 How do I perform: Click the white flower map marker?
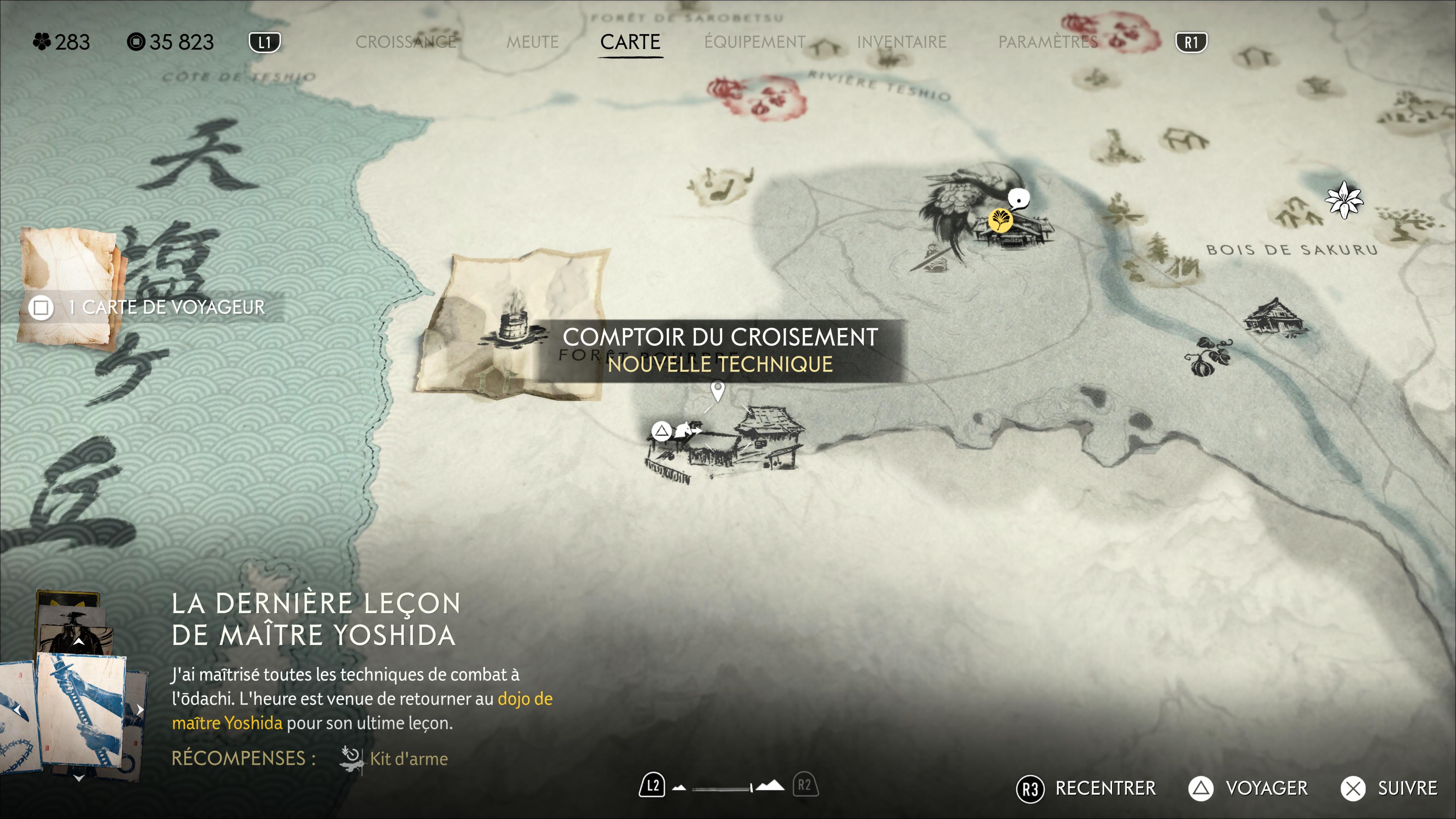tap(1344, 199)
